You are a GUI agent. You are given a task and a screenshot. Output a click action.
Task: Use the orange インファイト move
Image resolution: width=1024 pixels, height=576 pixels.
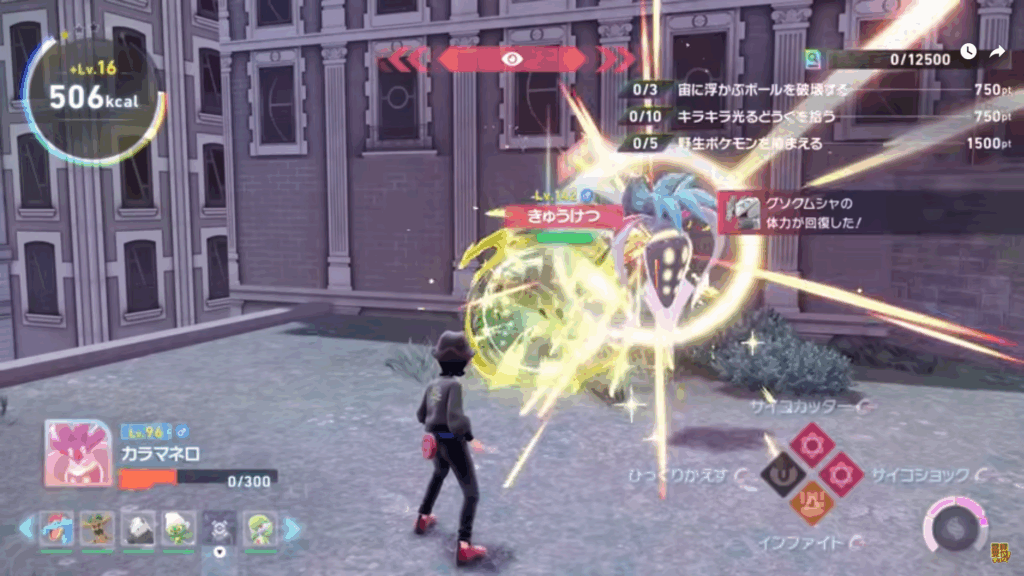(810, 505)
